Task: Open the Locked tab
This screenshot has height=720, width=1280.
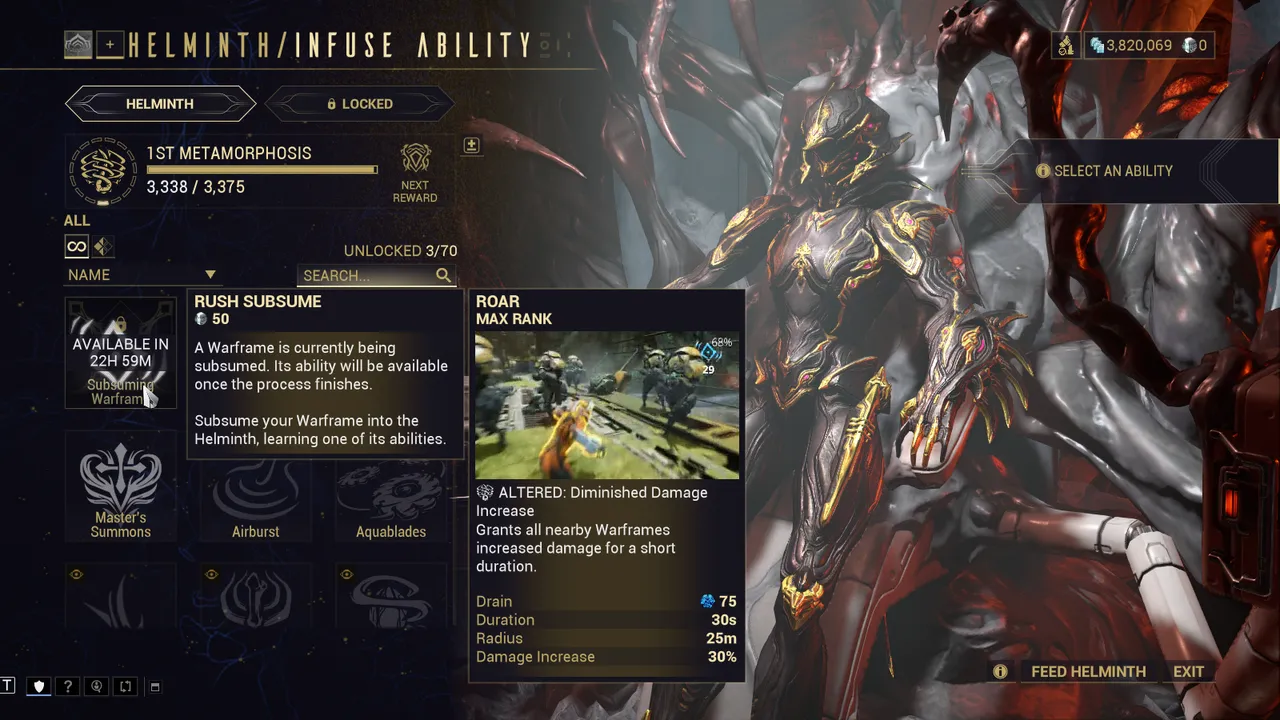Action: (359, 104)
